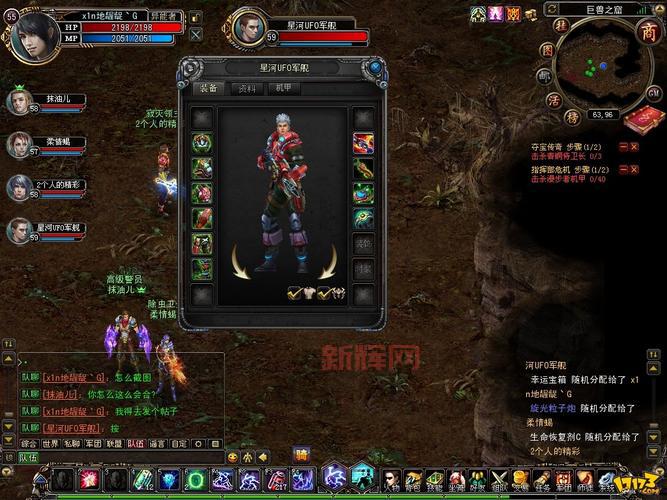667x500 pixels.
Task: Switch to the 资料 tab
Action: [246, 88]
